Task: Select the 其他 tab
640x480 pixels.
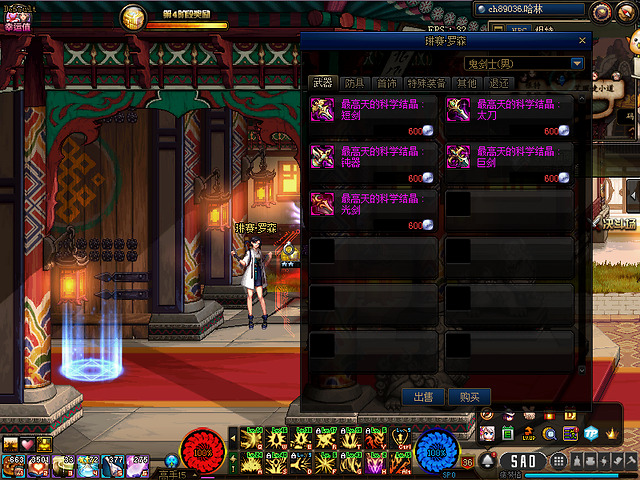Action: [466, 83]
